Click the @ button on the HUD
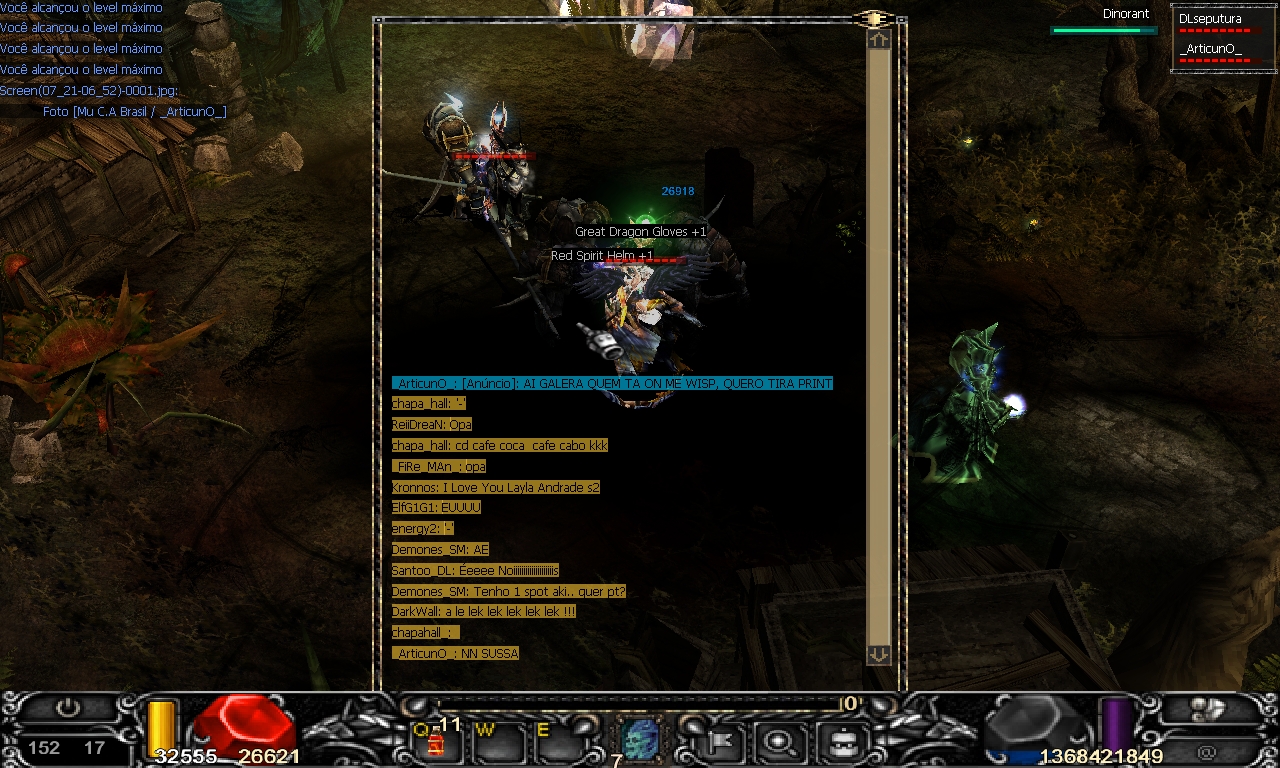 [x=1207, y=749]
